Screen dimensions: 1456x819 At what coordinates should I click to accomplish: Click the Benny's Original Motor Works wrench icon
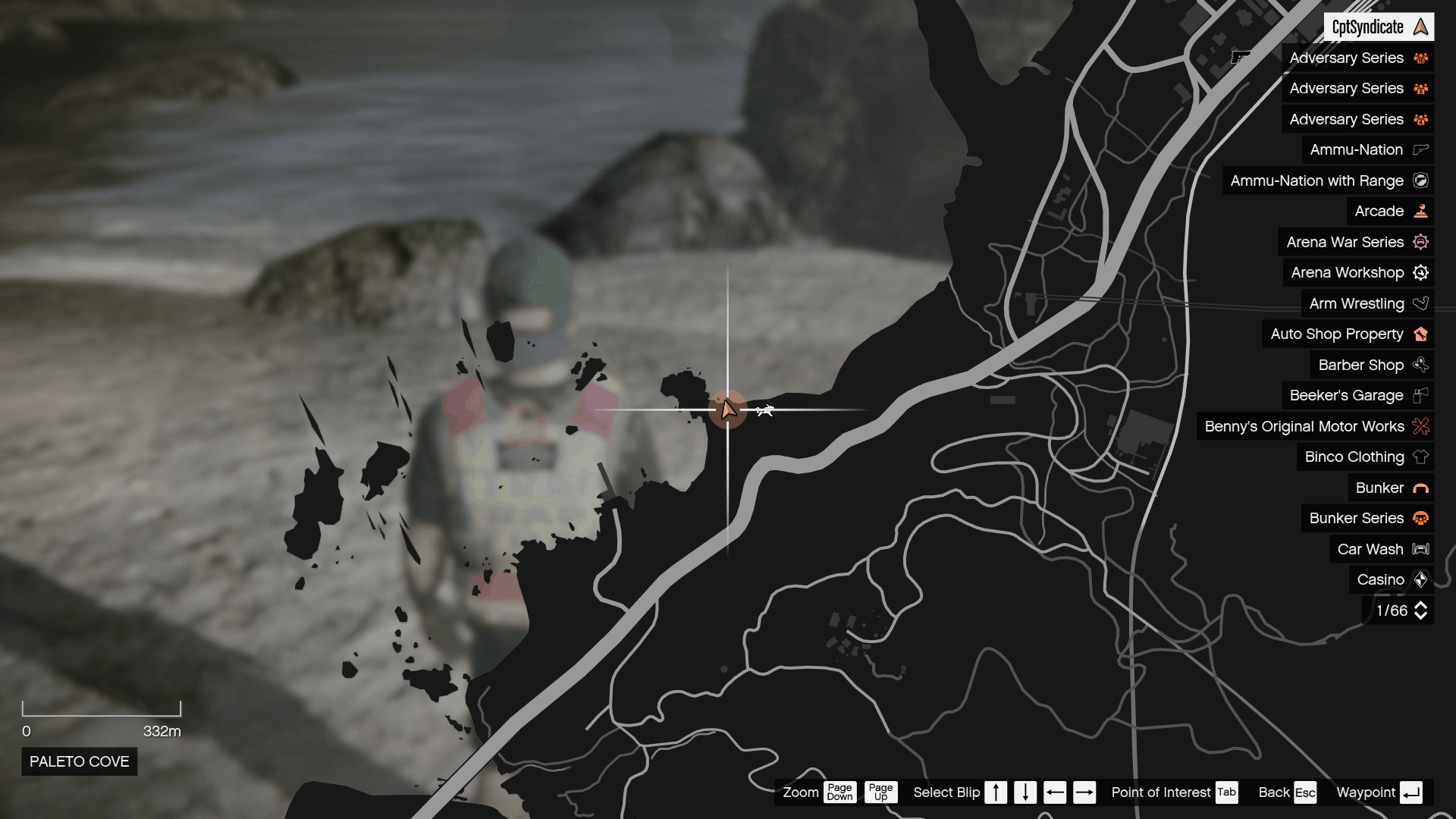[x=1420, y=426]
